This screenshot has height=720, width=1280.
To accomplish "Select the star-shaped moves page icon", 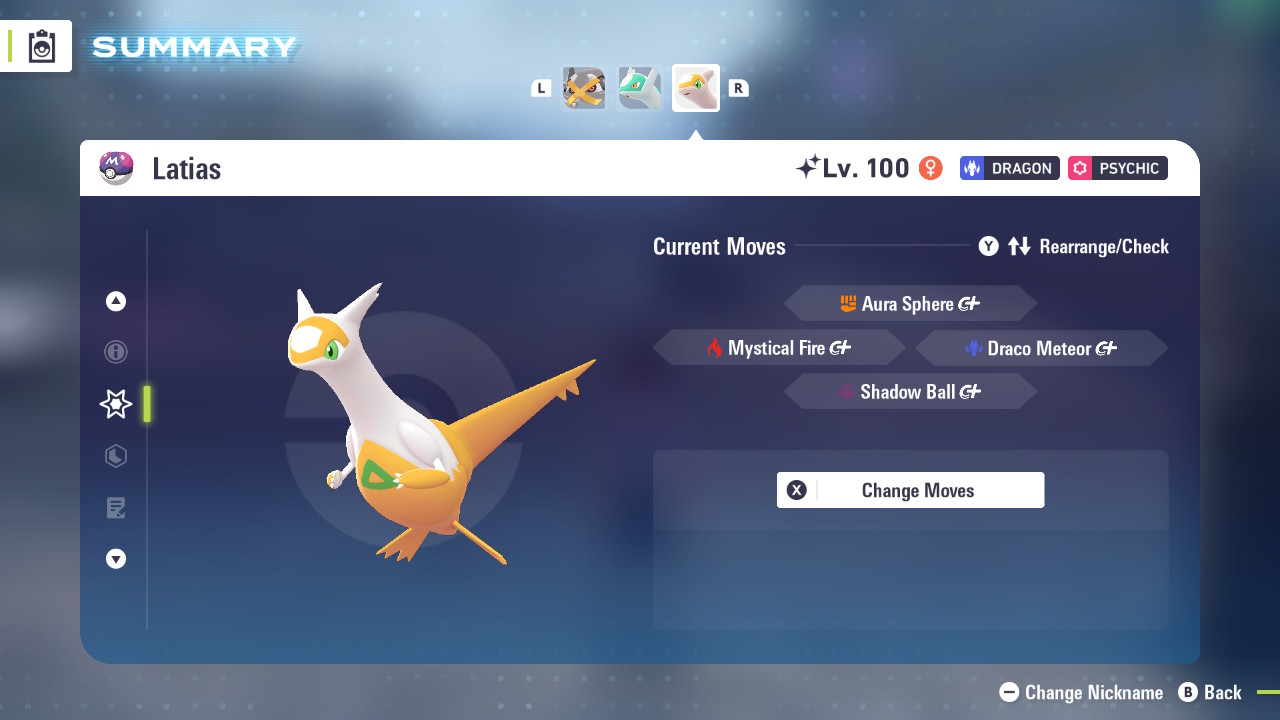I will click(x=115, y=404).
